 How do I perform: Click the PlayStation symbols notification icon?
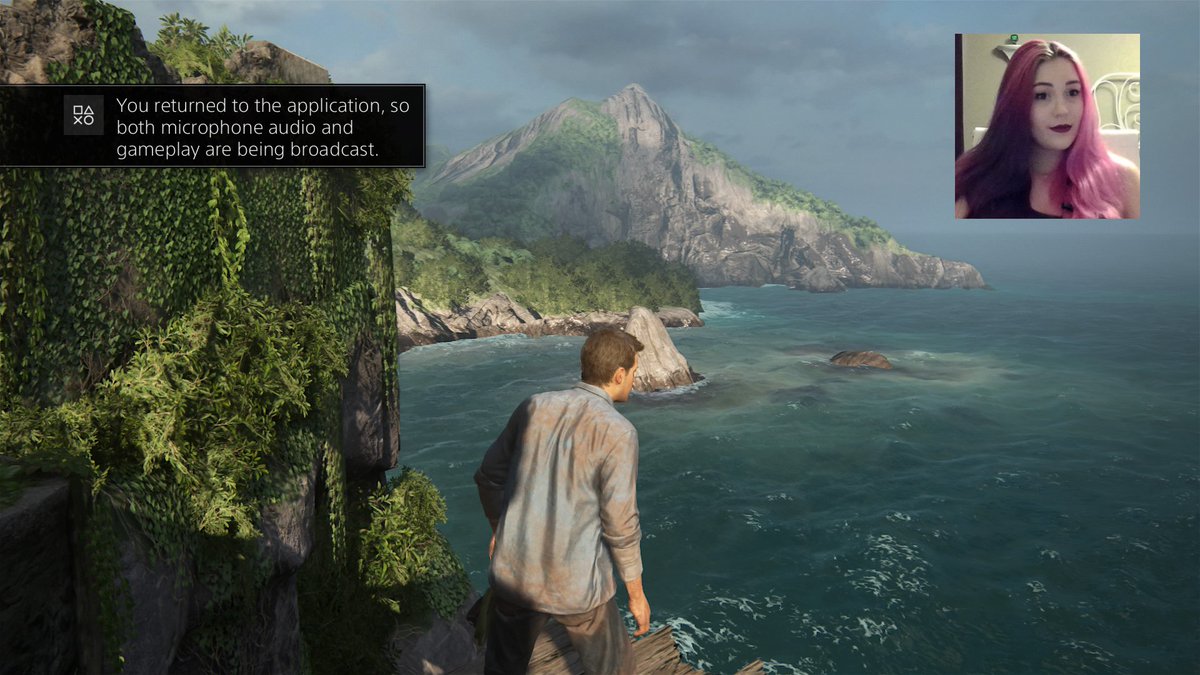(83, 115)
